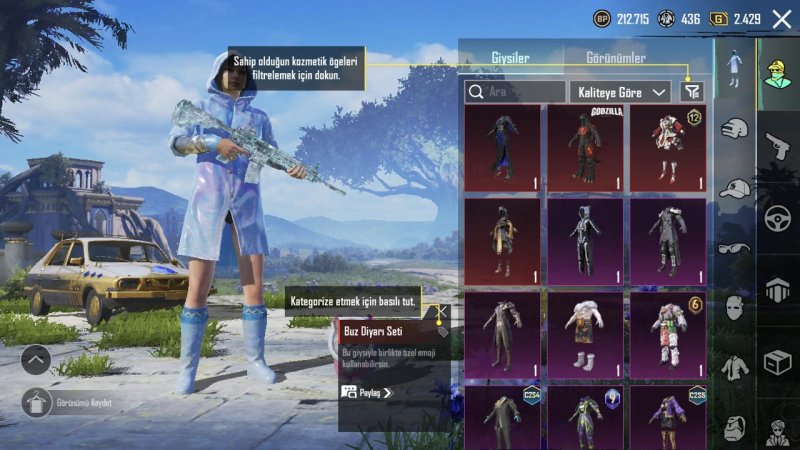Image resolution: width=800 pixels, height=450 pixels.
Task: Open the steering wheel vehicle category
Action: 778,217
